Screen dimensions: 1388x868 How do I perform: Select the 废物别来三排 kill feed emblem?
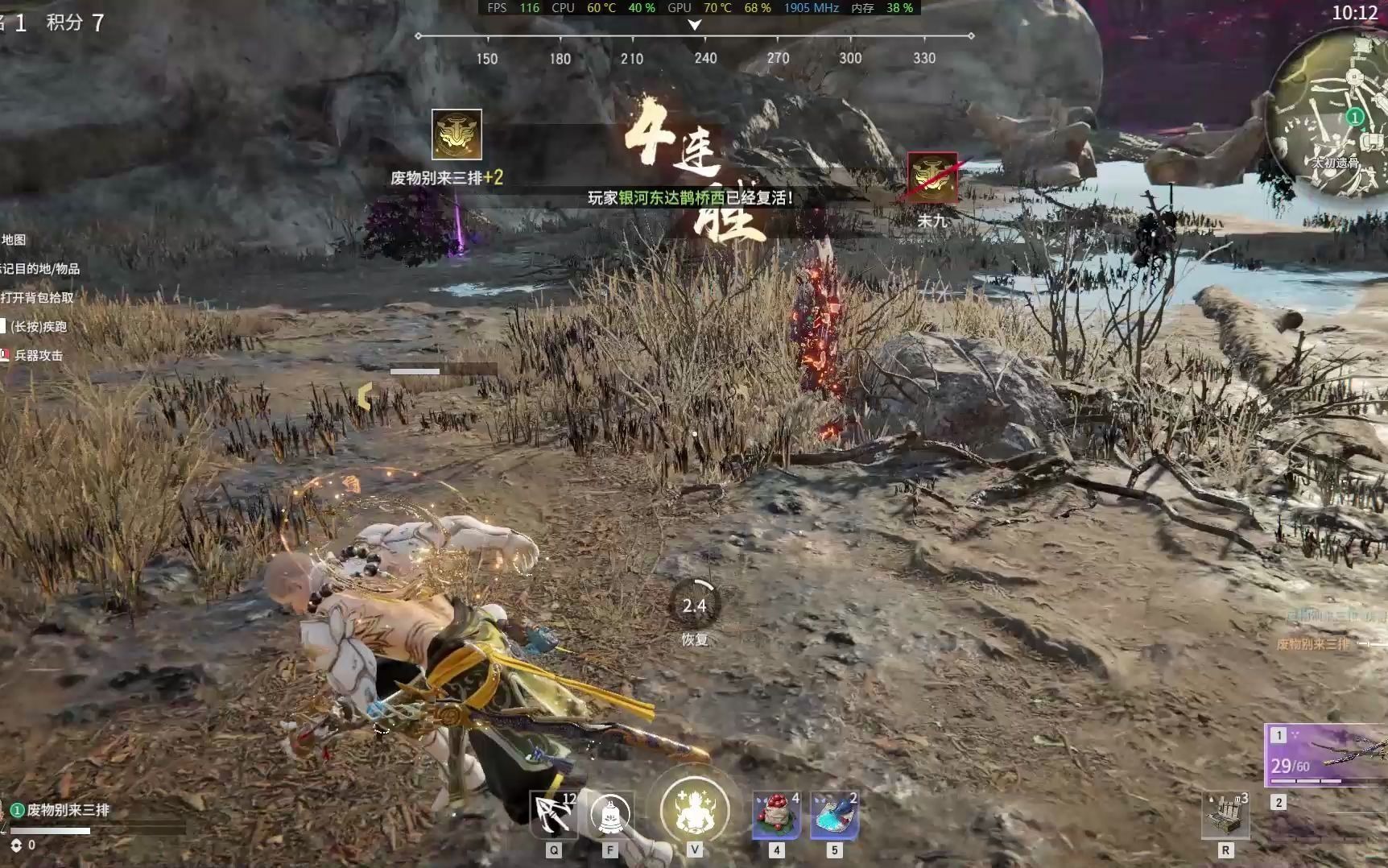(456, 134)
